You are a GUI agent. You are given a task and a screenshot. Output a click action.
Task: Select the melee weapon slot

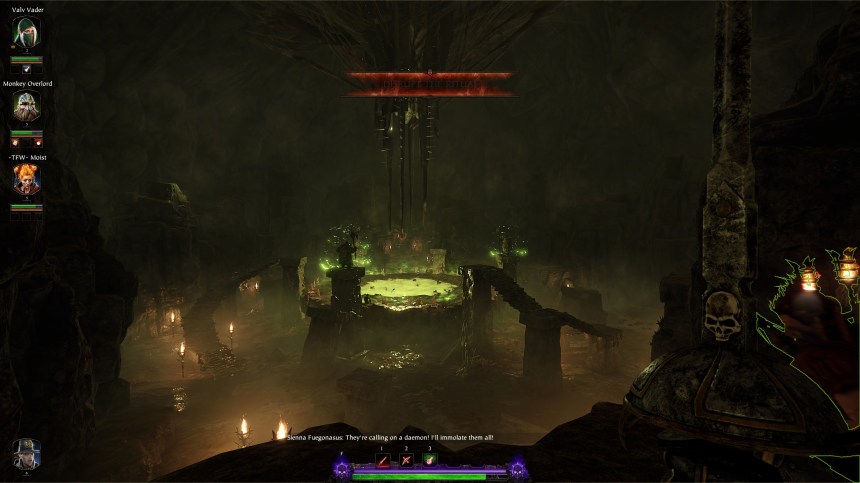pyautogui.click(x=382, y=460)
